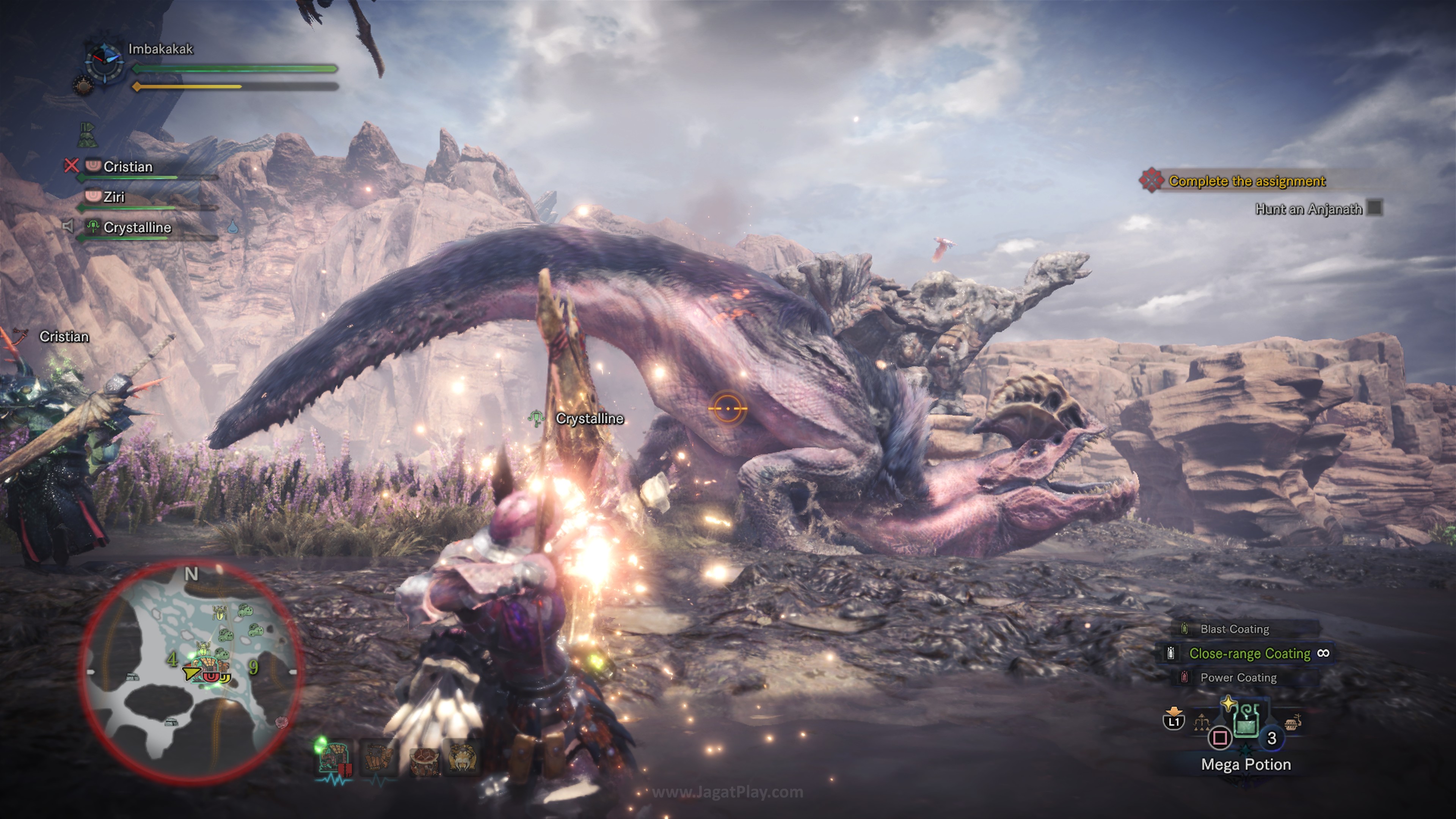The height and width of the screenshot is (819, 1456).
Task: Select the item left of Mega Potion
Action: pyautogui.click(x=1201, y=722)
